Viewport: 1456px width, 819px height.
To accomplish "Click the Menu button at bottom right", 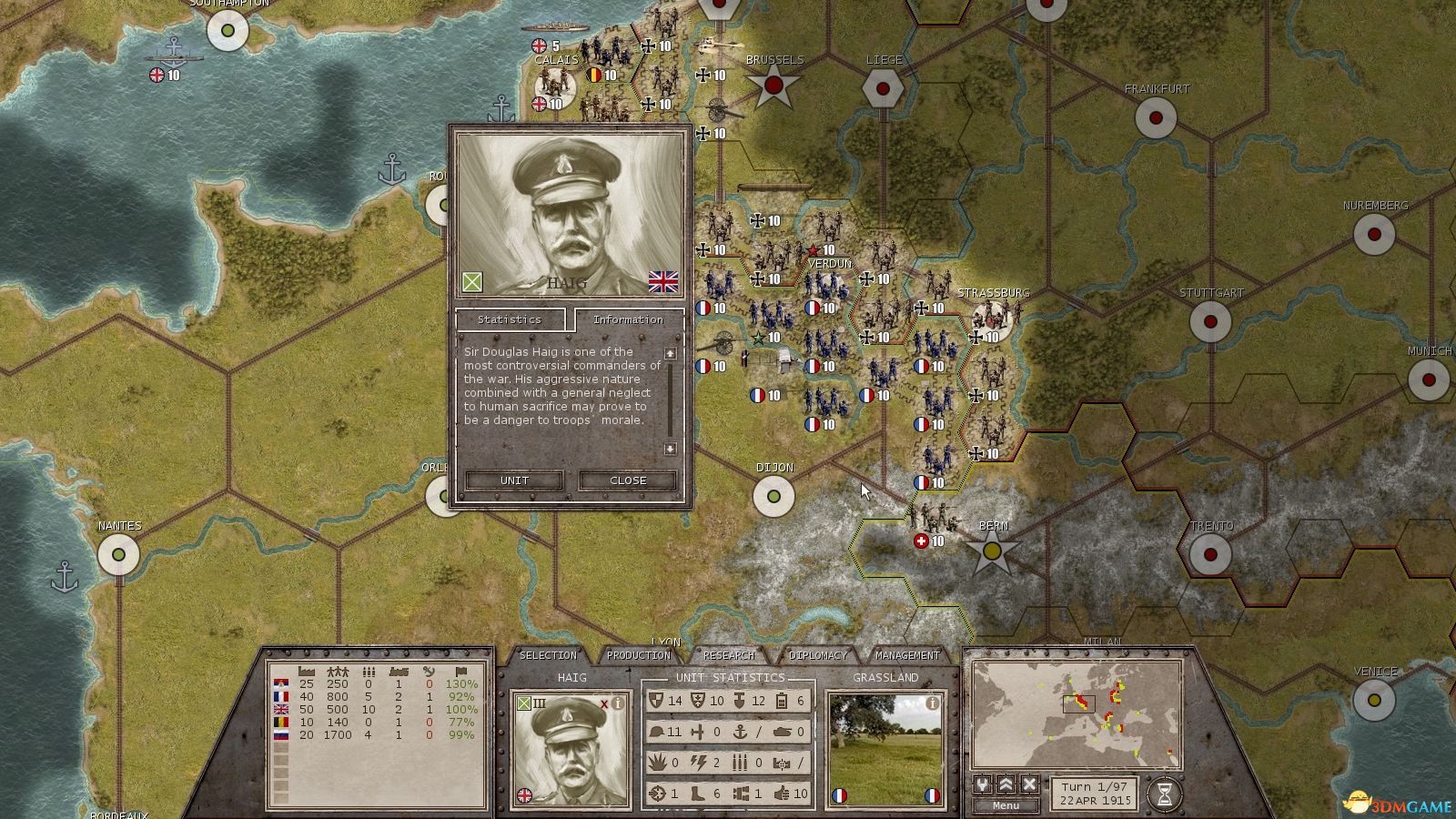I will (x=1006, y=805).
